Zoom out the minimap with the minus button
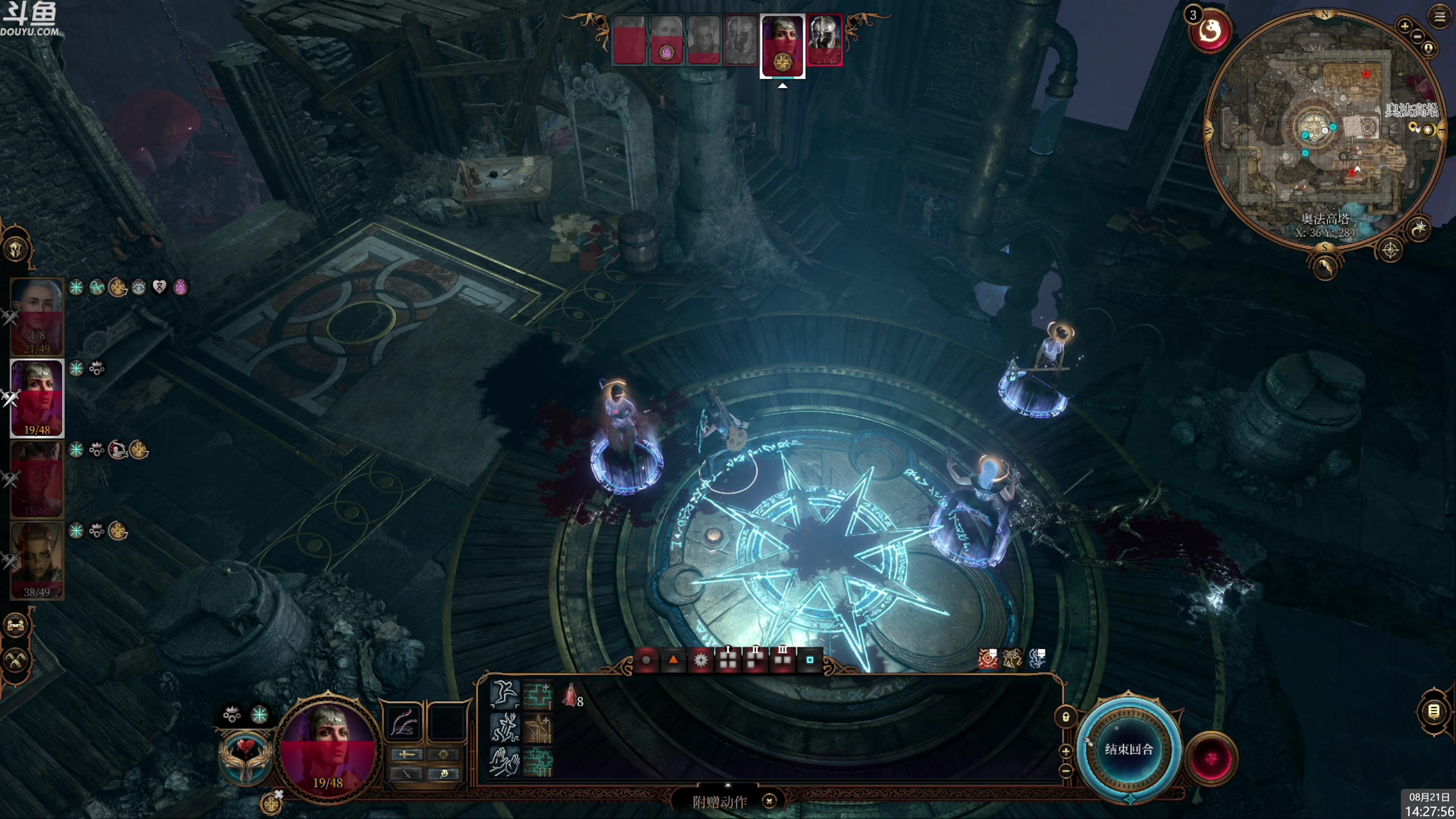The image size is (1456, 819). 1417,36
